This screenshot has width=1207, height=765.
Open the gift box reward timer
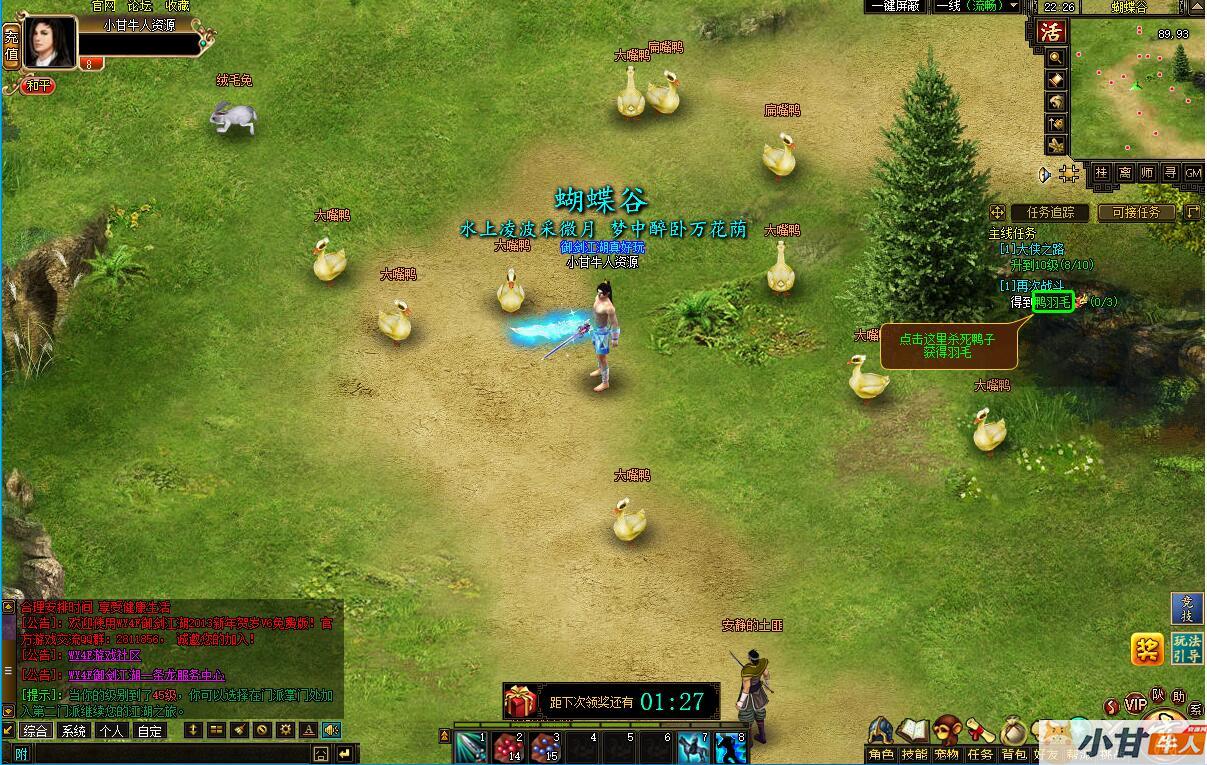pos(520,701)
